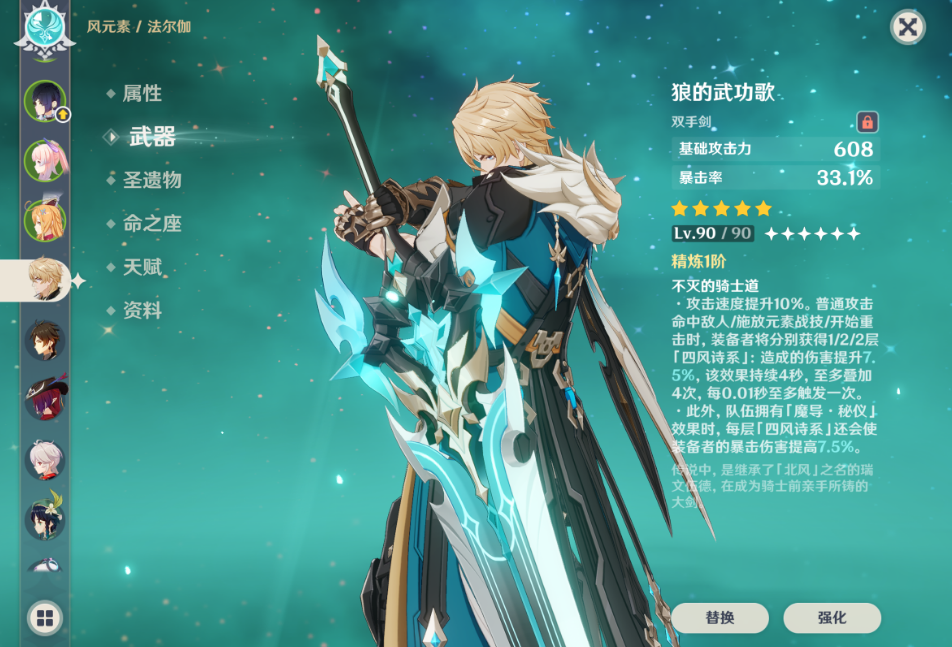
Task: Pick the brown-haired character portrait
Action: click(45, 340)
